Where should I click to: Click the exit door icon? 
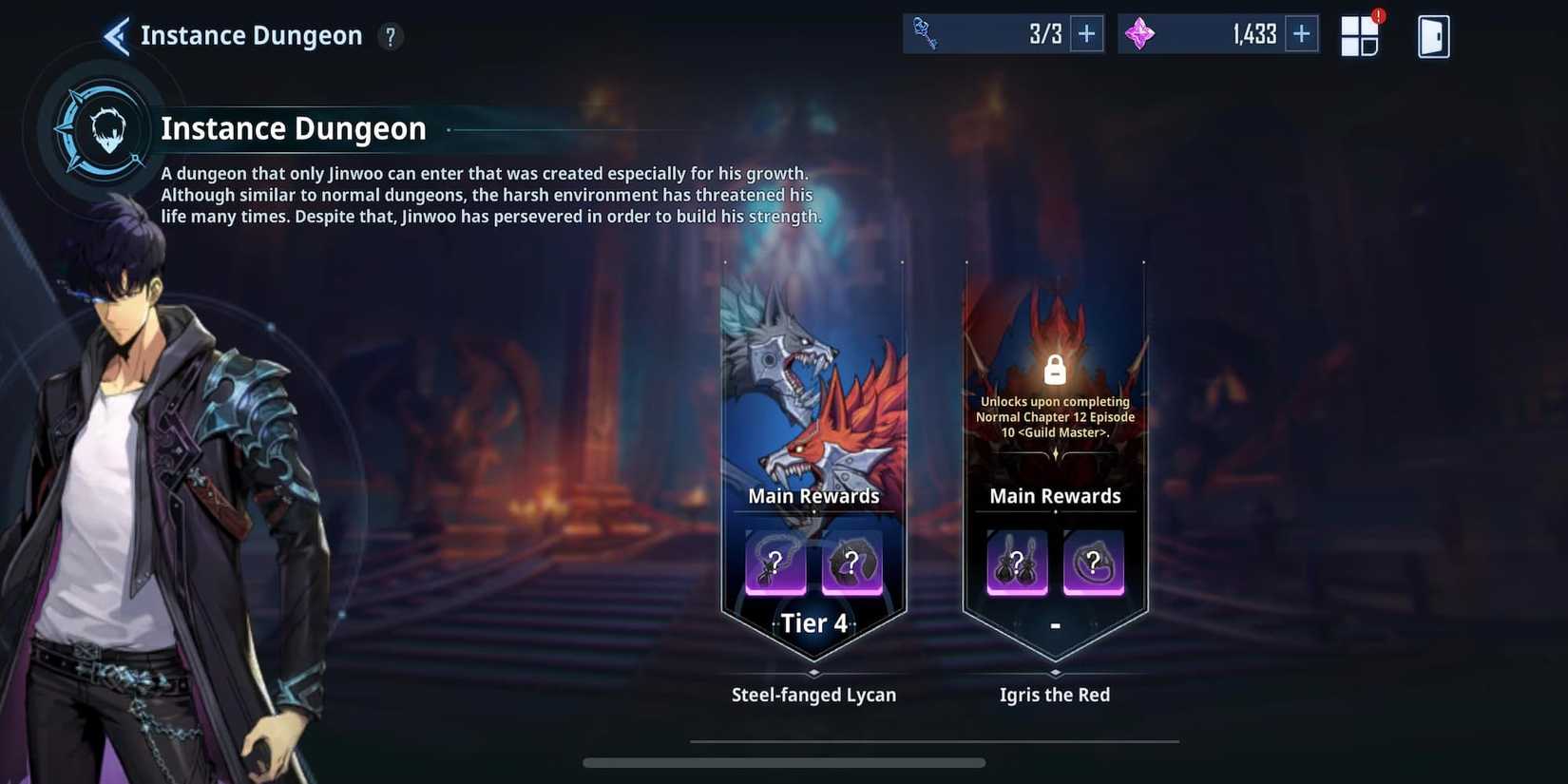tap(1433, 35)
